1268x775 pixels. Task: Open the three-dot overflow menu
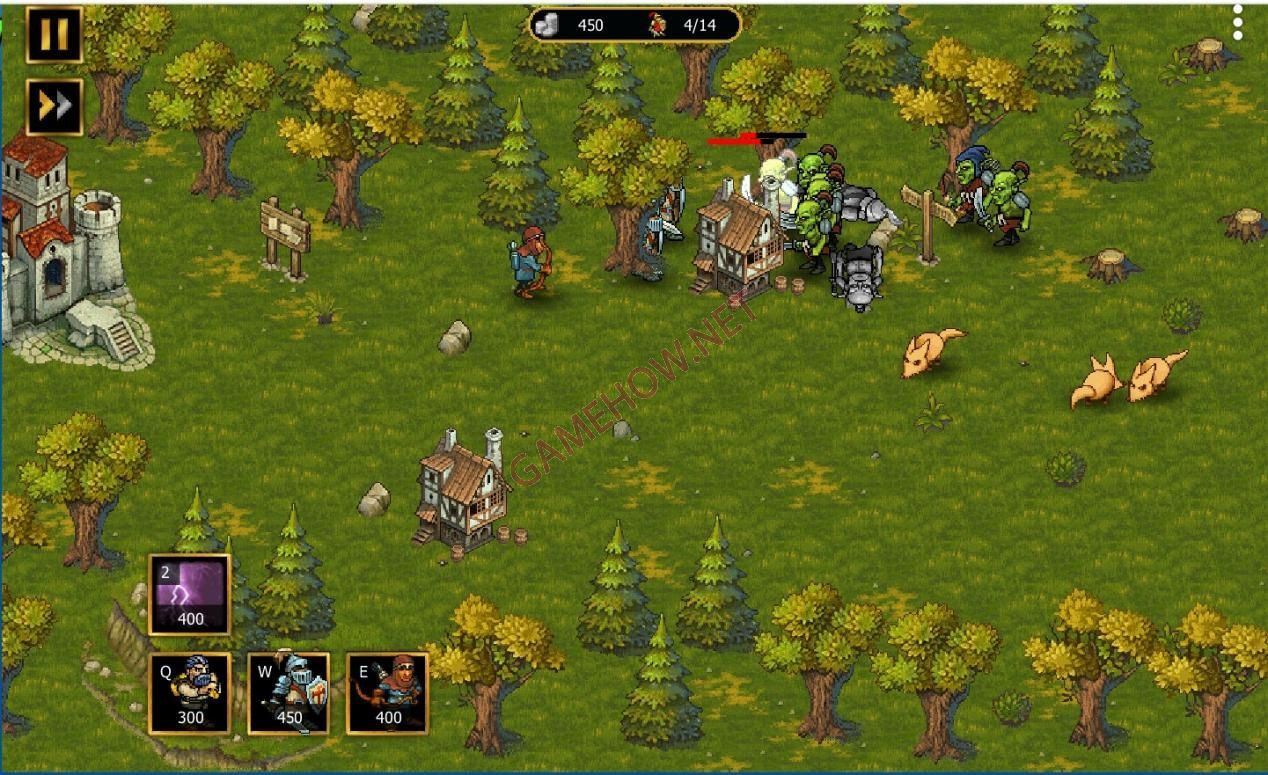(1238, 22)
